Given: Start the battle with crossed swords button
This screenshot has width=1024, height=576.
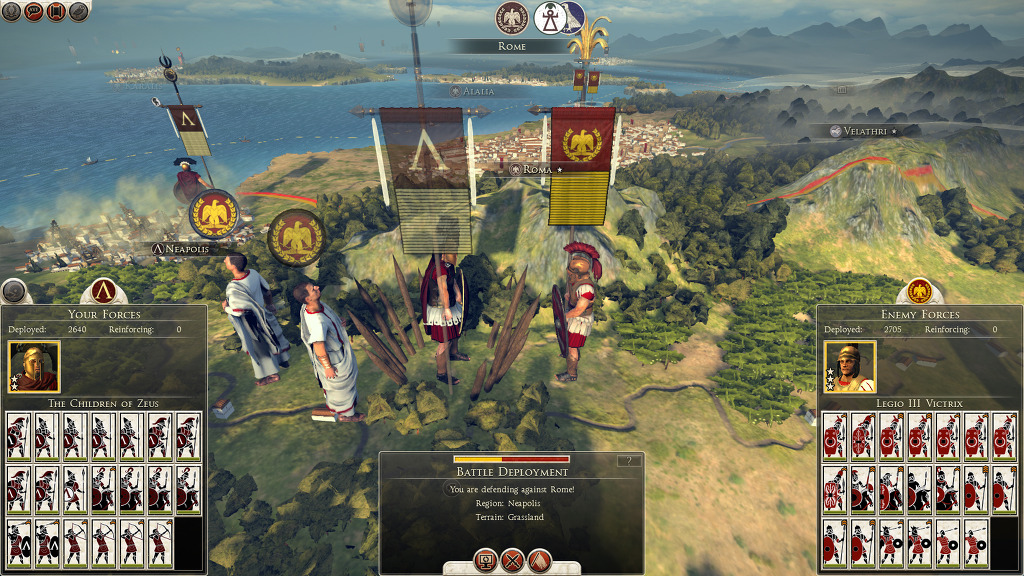Looking at the screenshot, I should (512, 561).
